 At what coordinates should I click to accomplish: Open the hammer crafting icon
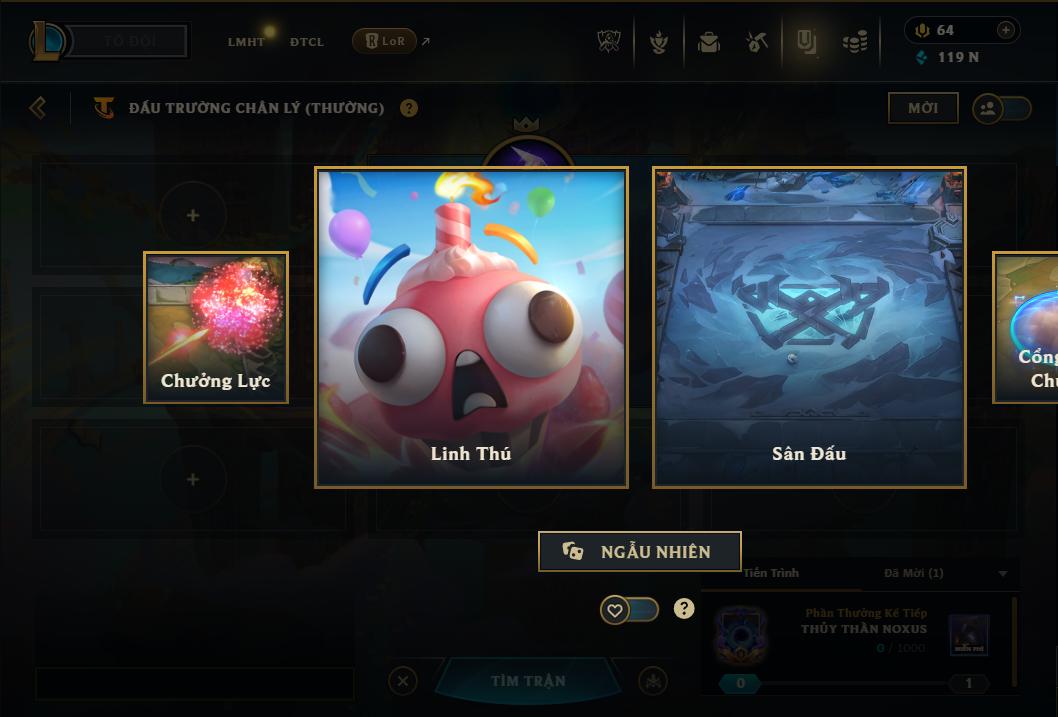[757, 42]
